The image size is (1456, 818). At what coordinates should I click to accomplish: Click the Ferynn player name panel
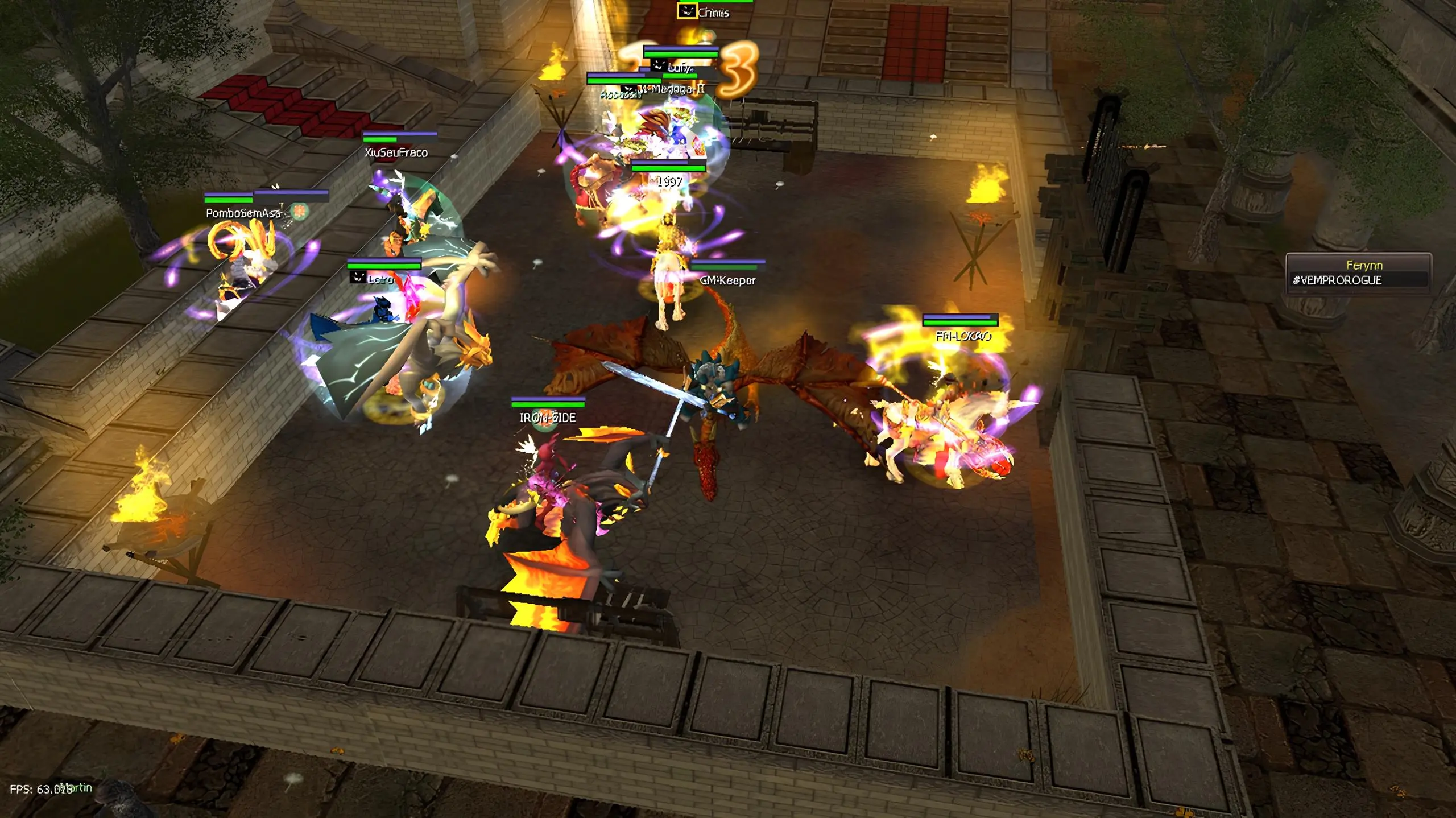point(1358,272)
